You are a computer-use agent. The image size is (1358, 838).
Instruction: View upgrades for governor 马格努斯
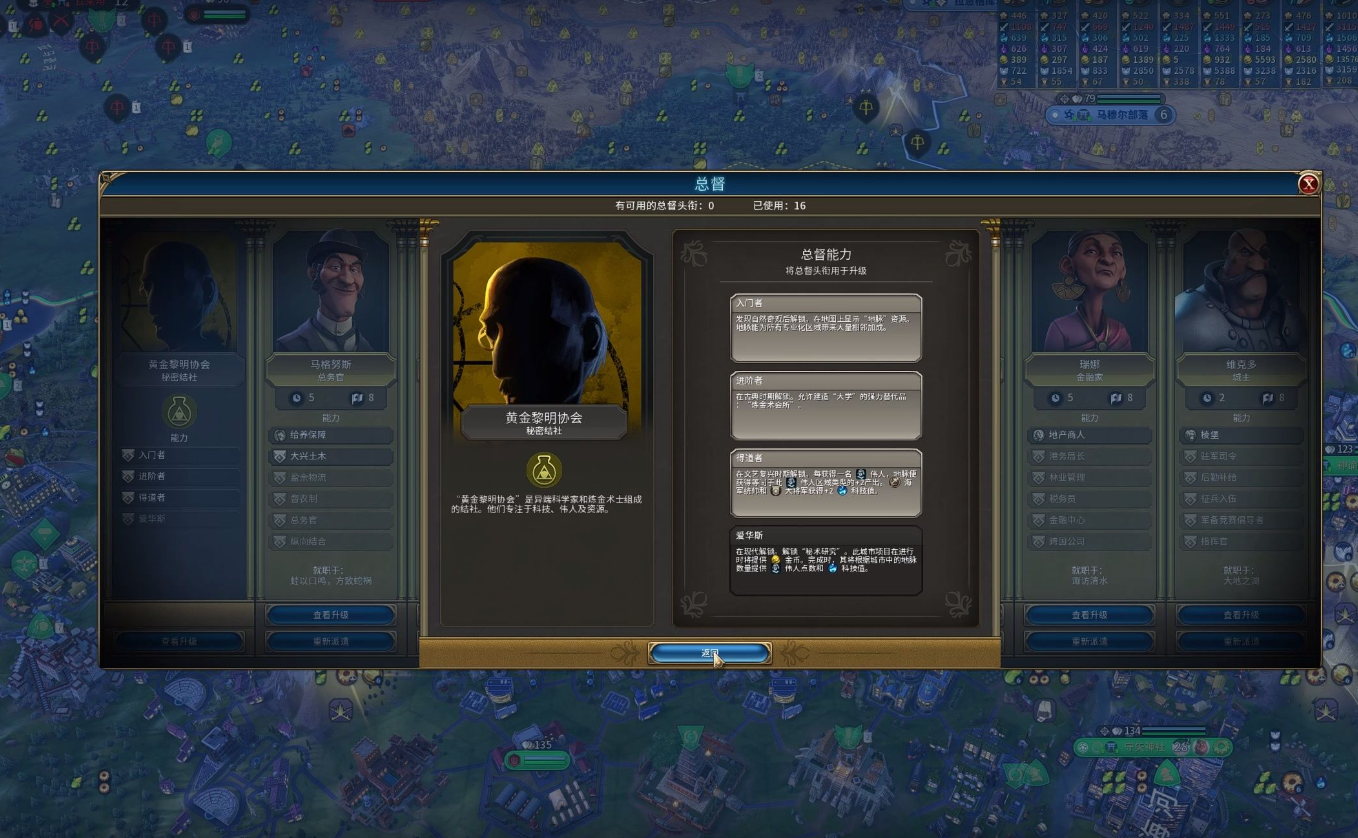pyautogui.click(x=331, y=614)
